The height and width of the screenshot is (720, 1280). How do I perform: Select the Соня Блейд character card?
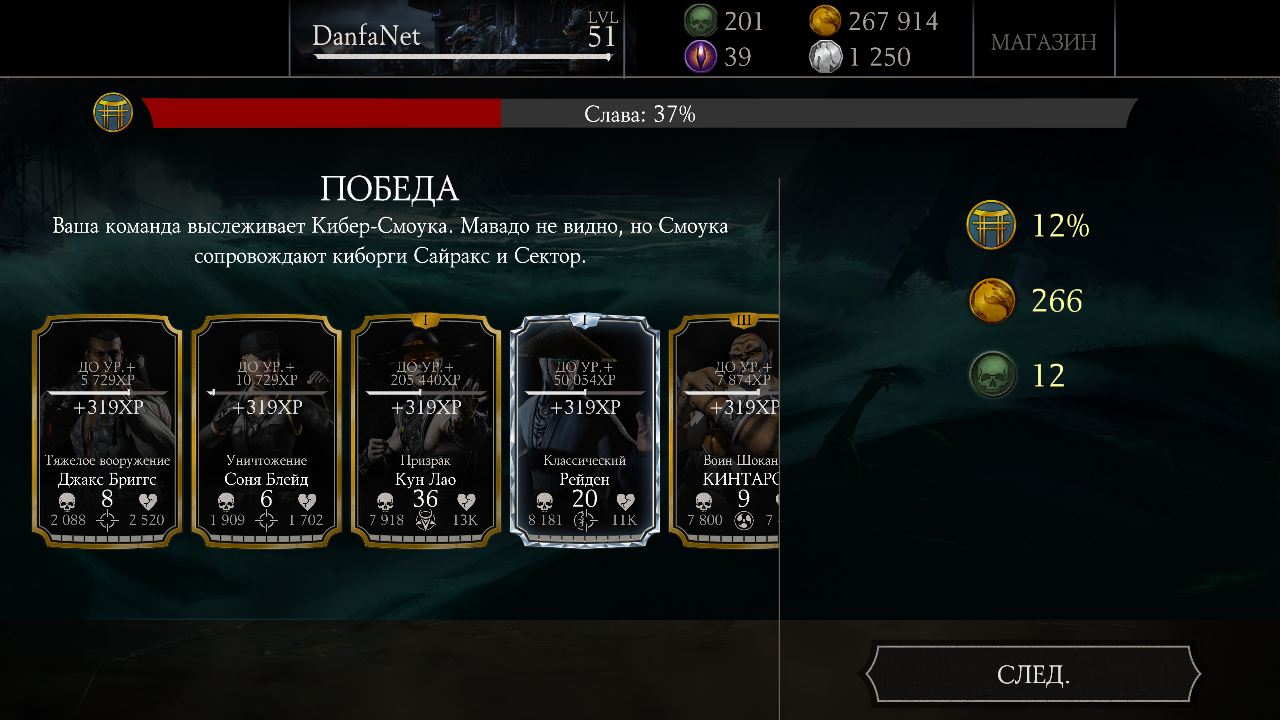[266, 431]
